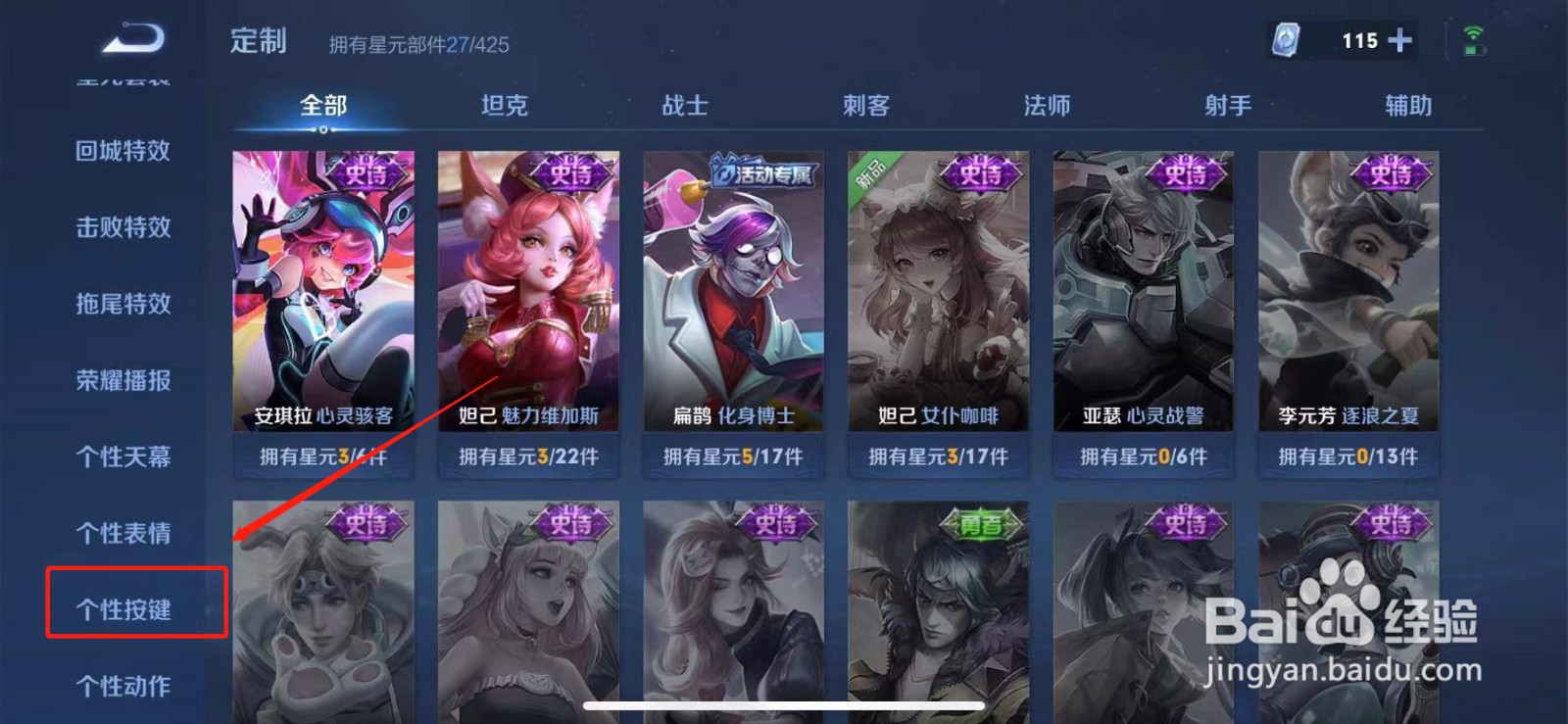Viewport: 1568px width, 724px height.
Task: Open 个性动作 from the left menu
Action: point(122,686)
